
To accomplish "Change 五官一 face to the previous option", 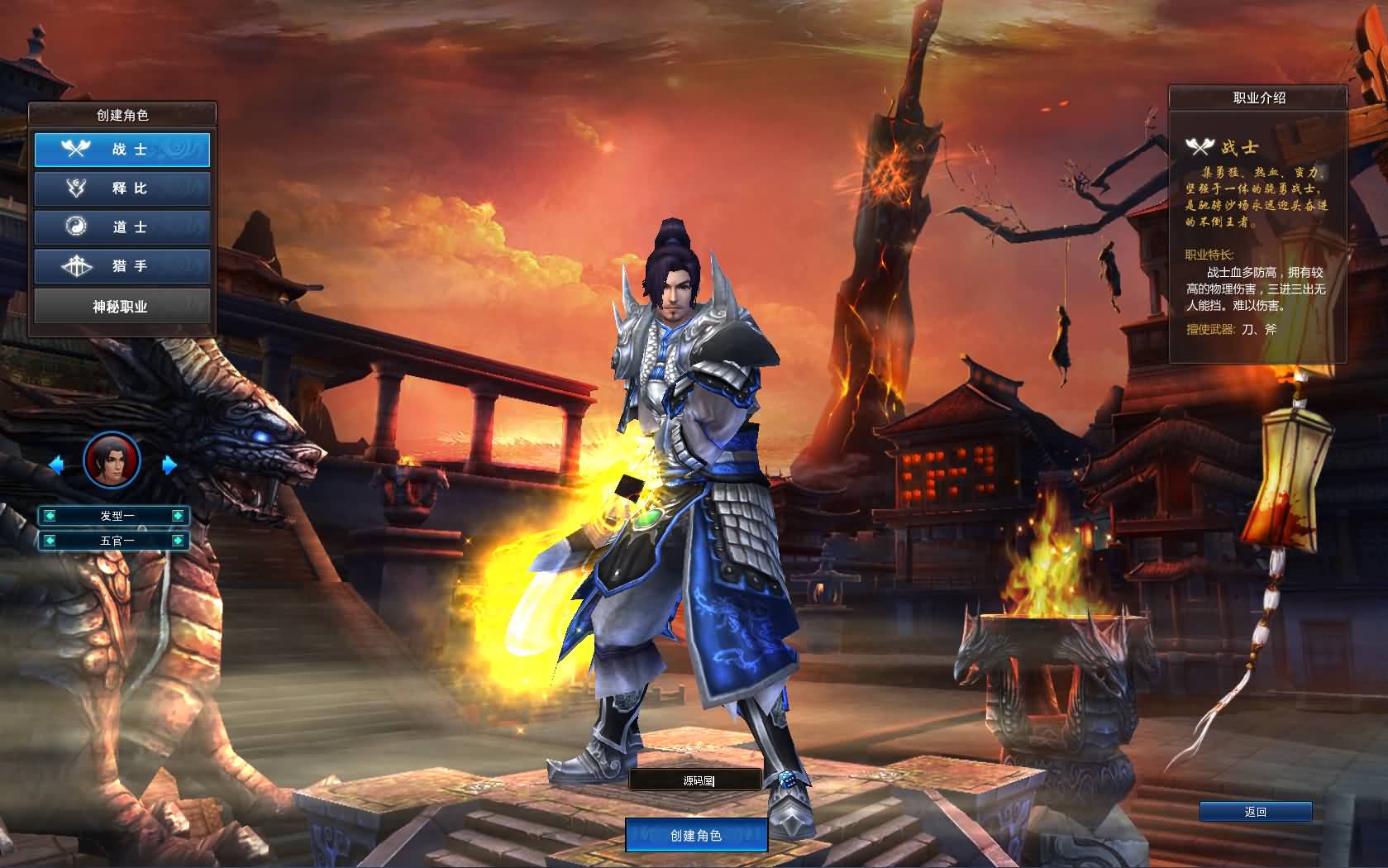I will point(50,541).
